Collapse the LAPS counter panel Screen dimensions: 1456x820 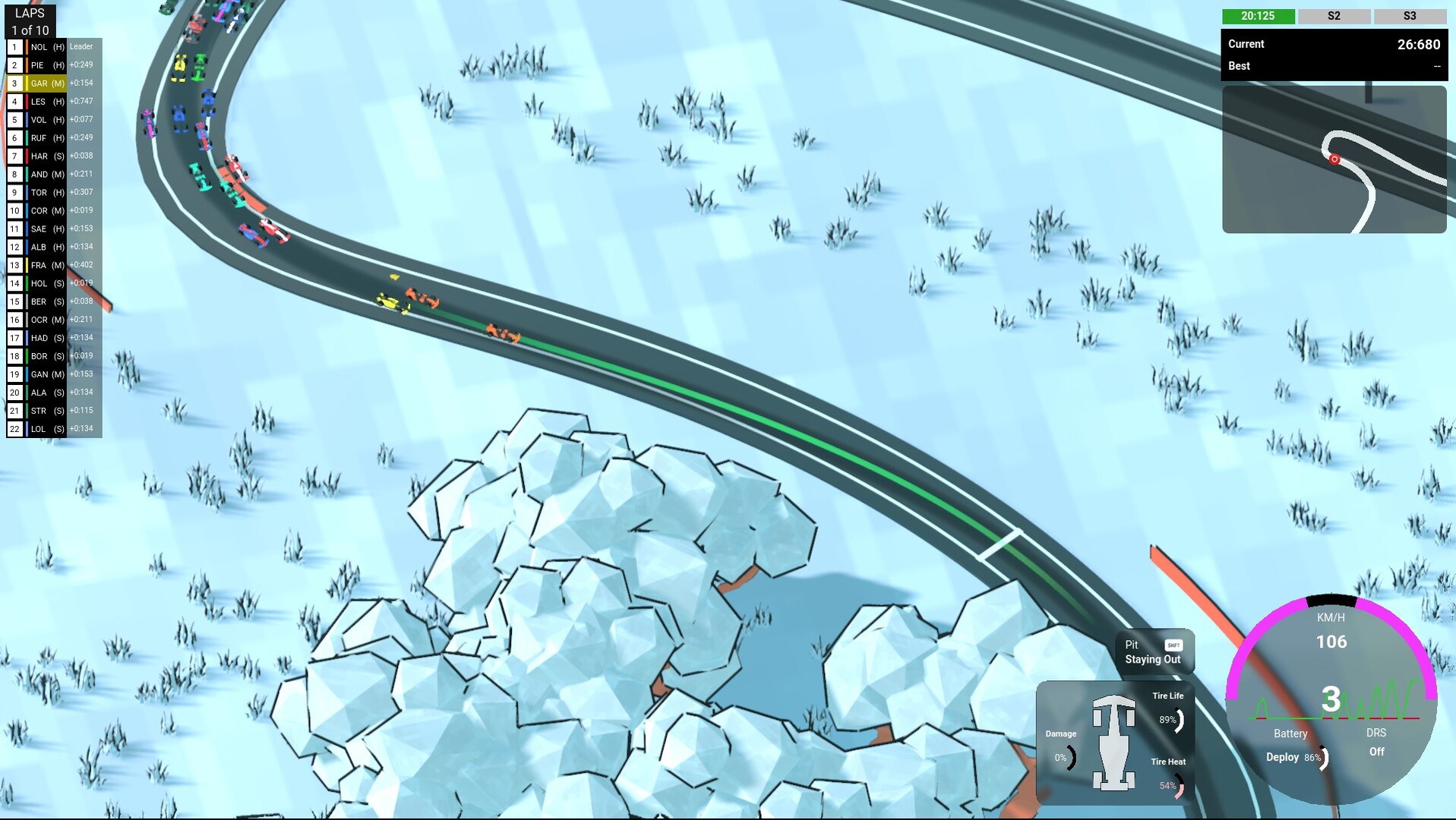(30, 20)
